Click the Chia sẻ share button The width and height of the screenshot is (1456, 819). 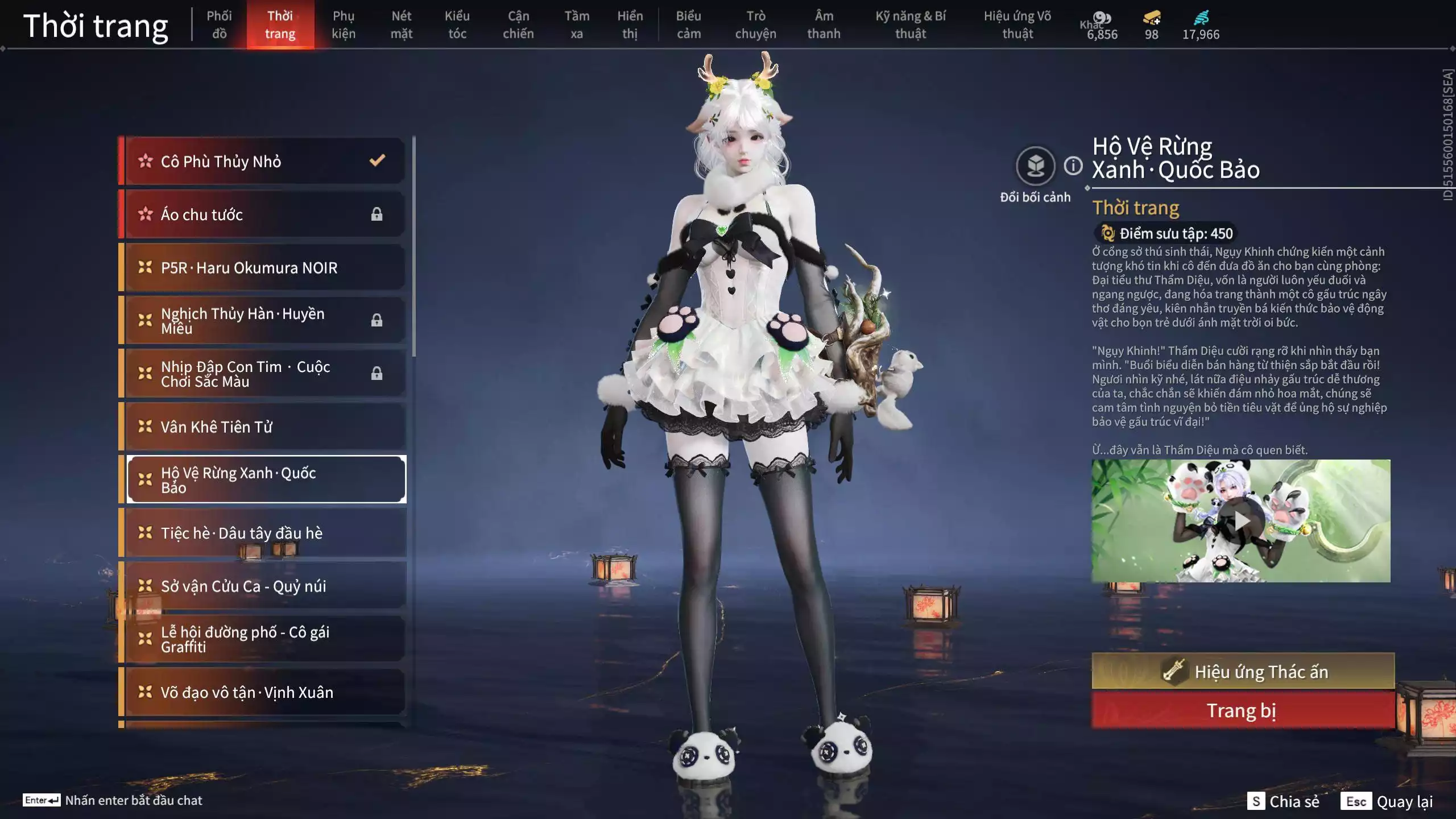[x=1284, y=801]
